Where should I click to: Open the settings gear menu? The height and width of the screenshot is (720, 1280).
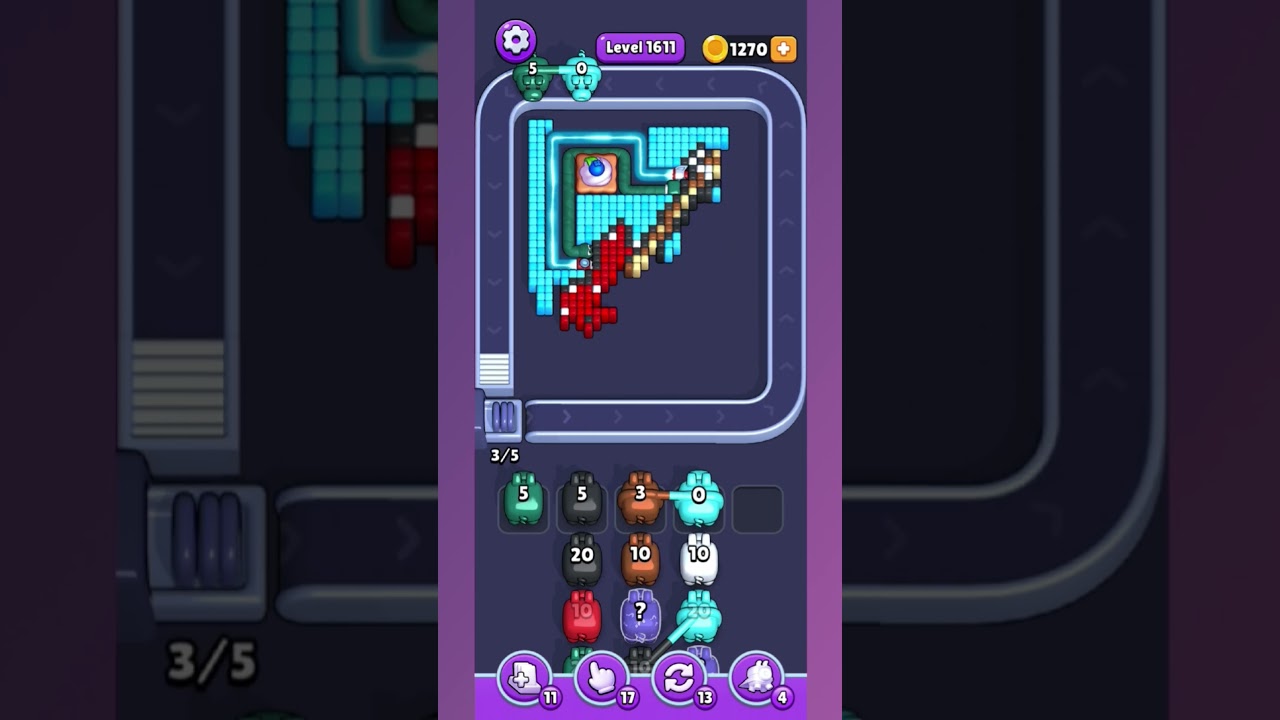pyautogui.click(x=514, y=40)
